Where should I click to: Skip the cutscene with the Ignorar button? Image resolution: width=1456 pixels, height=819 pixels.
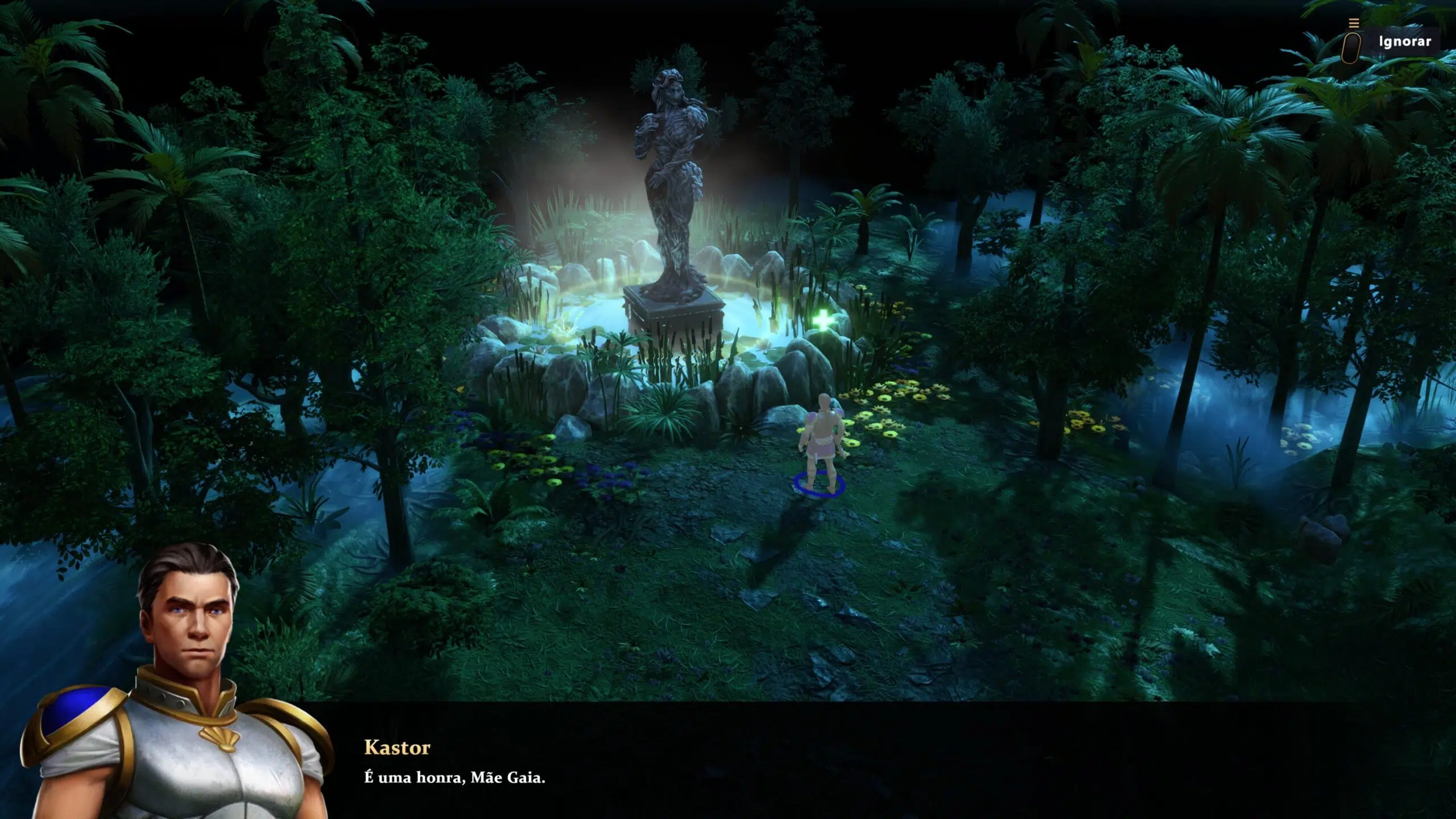click(x=1404, y=42)
